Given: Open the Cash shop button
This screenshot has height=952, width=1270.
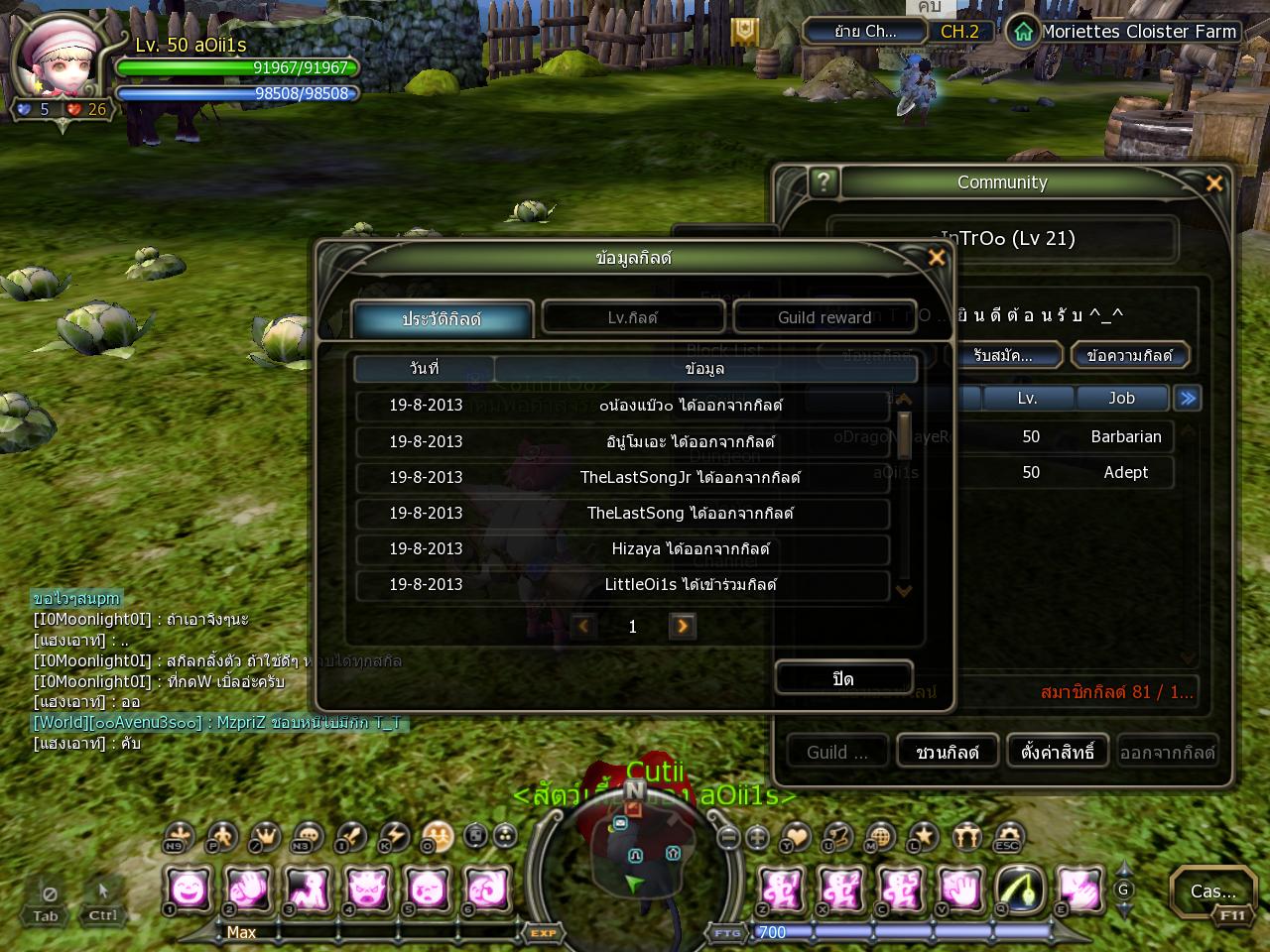Looking at the screenshot, I should coord(1212,892).
